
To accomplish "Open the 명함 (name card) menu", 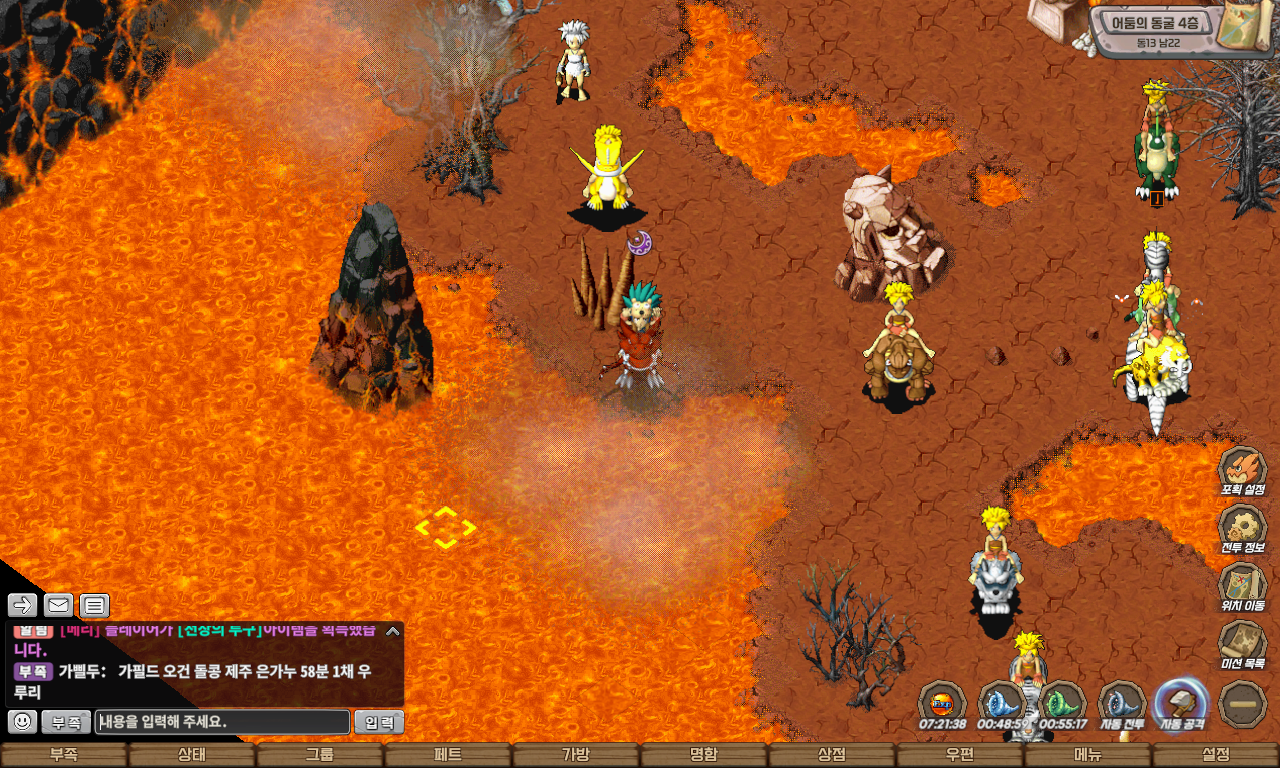I will (703, 756).
